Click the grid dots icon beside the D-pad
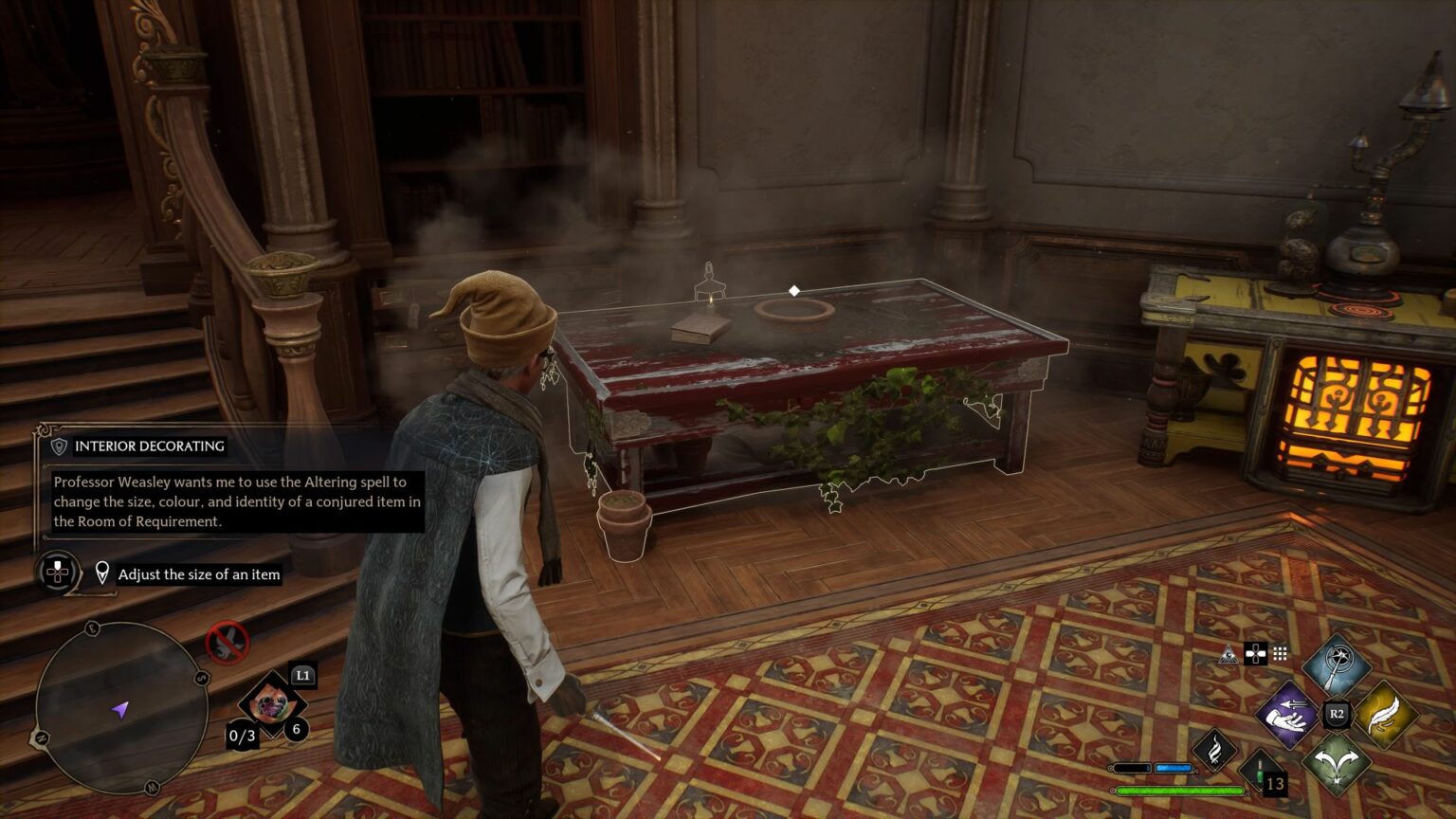 coord(1279,654)
